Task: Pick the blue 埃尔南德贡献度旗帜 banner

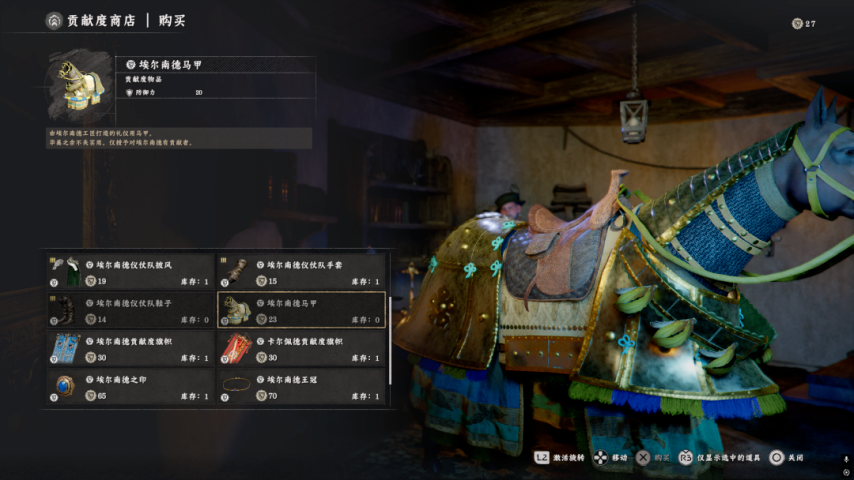Action: 130,348
